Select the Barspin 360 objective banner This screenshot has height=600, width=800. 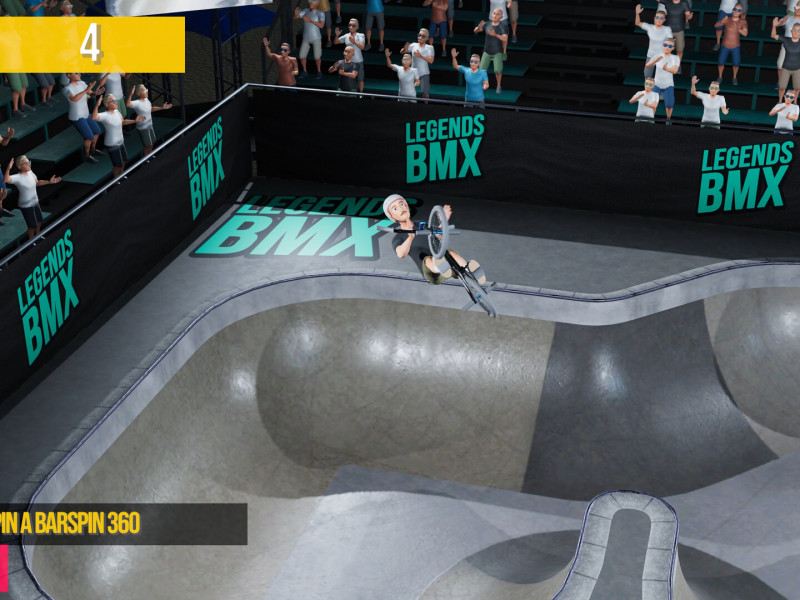120,523
